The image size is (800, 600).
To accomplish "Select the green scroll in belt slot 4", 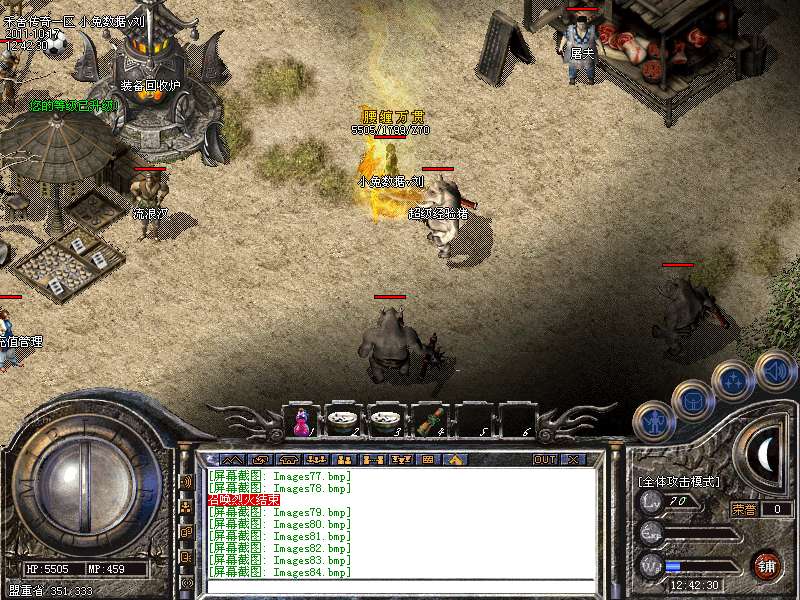I will tap(429, 422).
